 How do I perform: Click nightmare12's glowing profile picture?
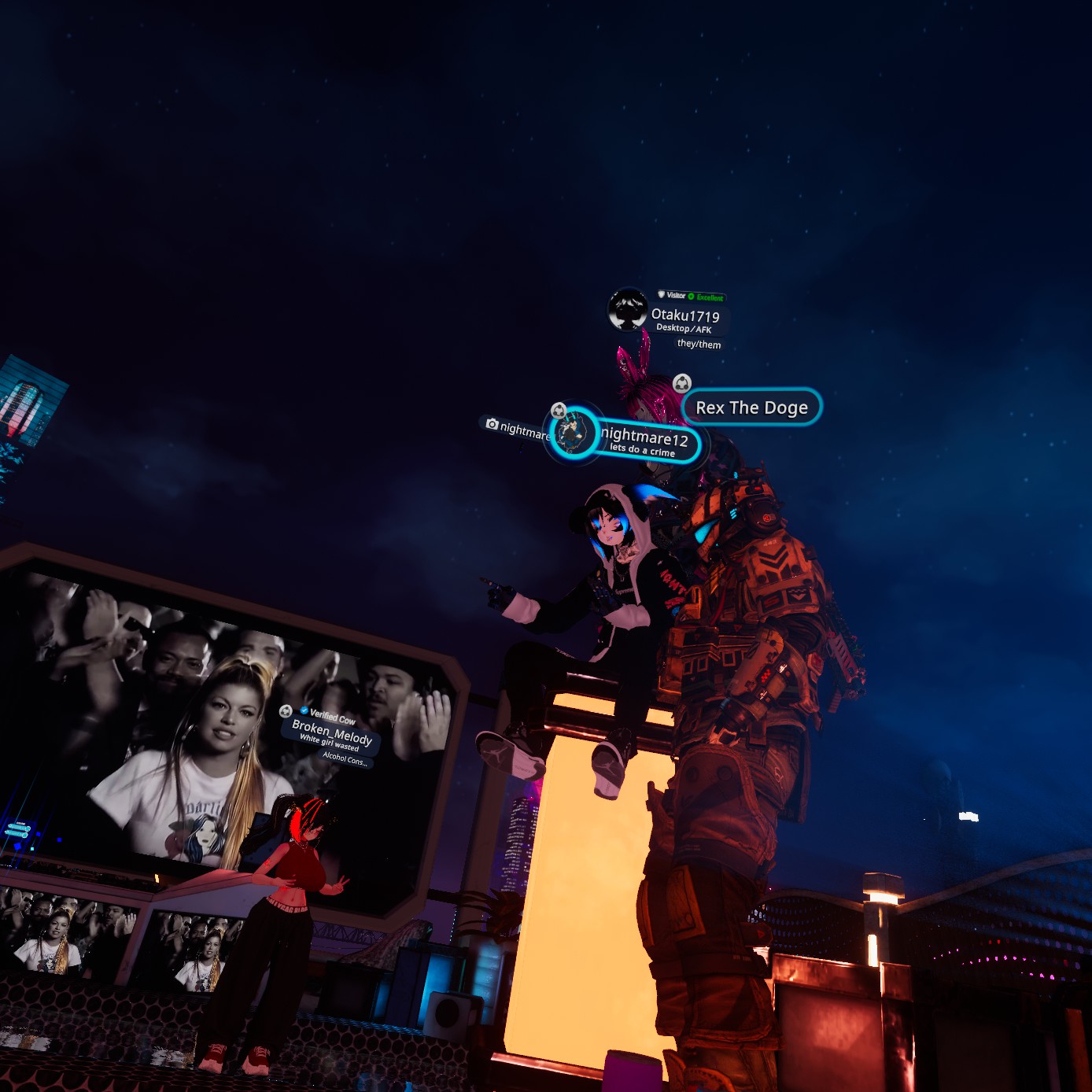coord(573,433)
